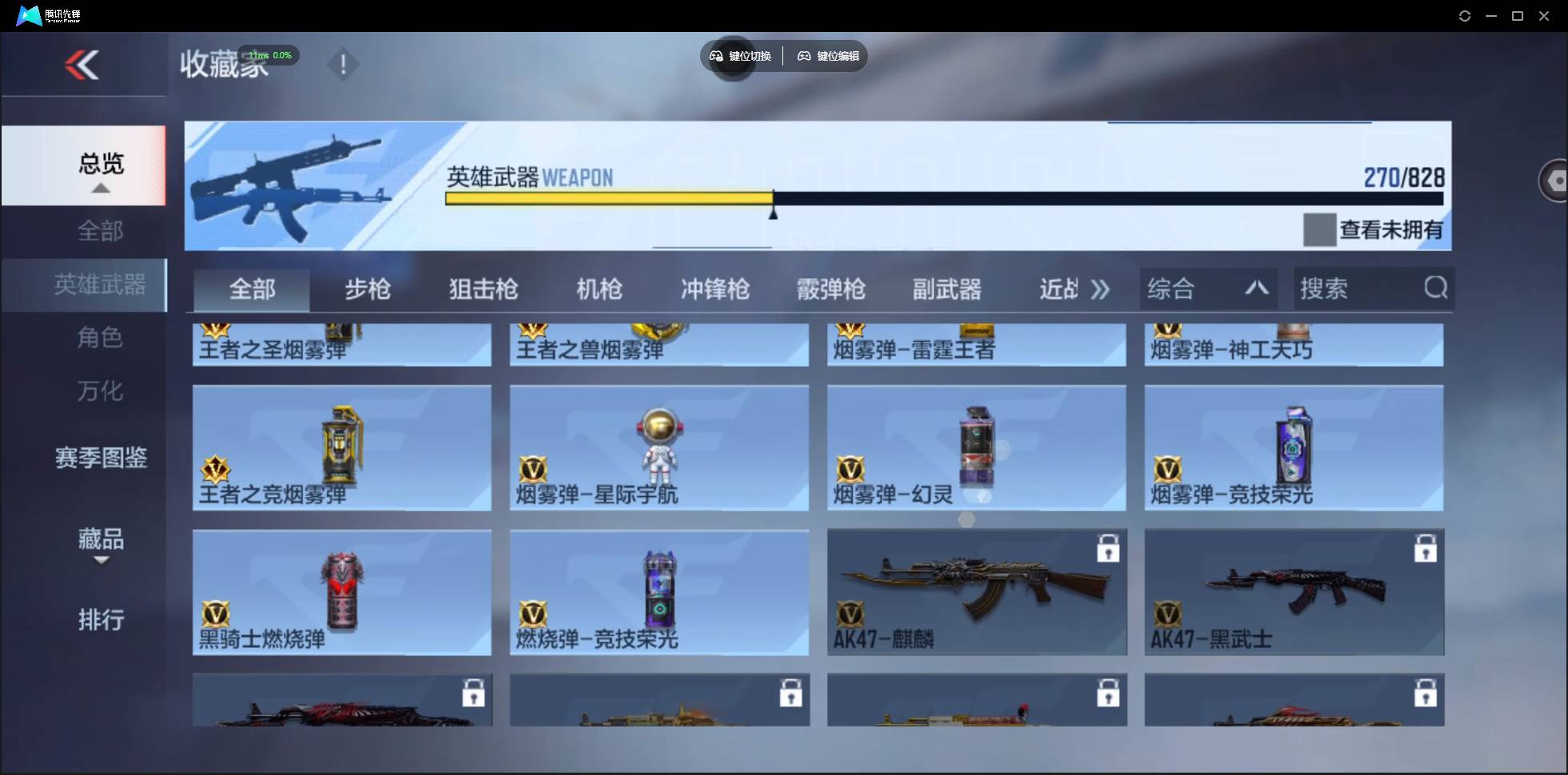Click the search magnifier icon
Screen dimensions: 1568x775
pyautogui.click(x=1435, y=288)
